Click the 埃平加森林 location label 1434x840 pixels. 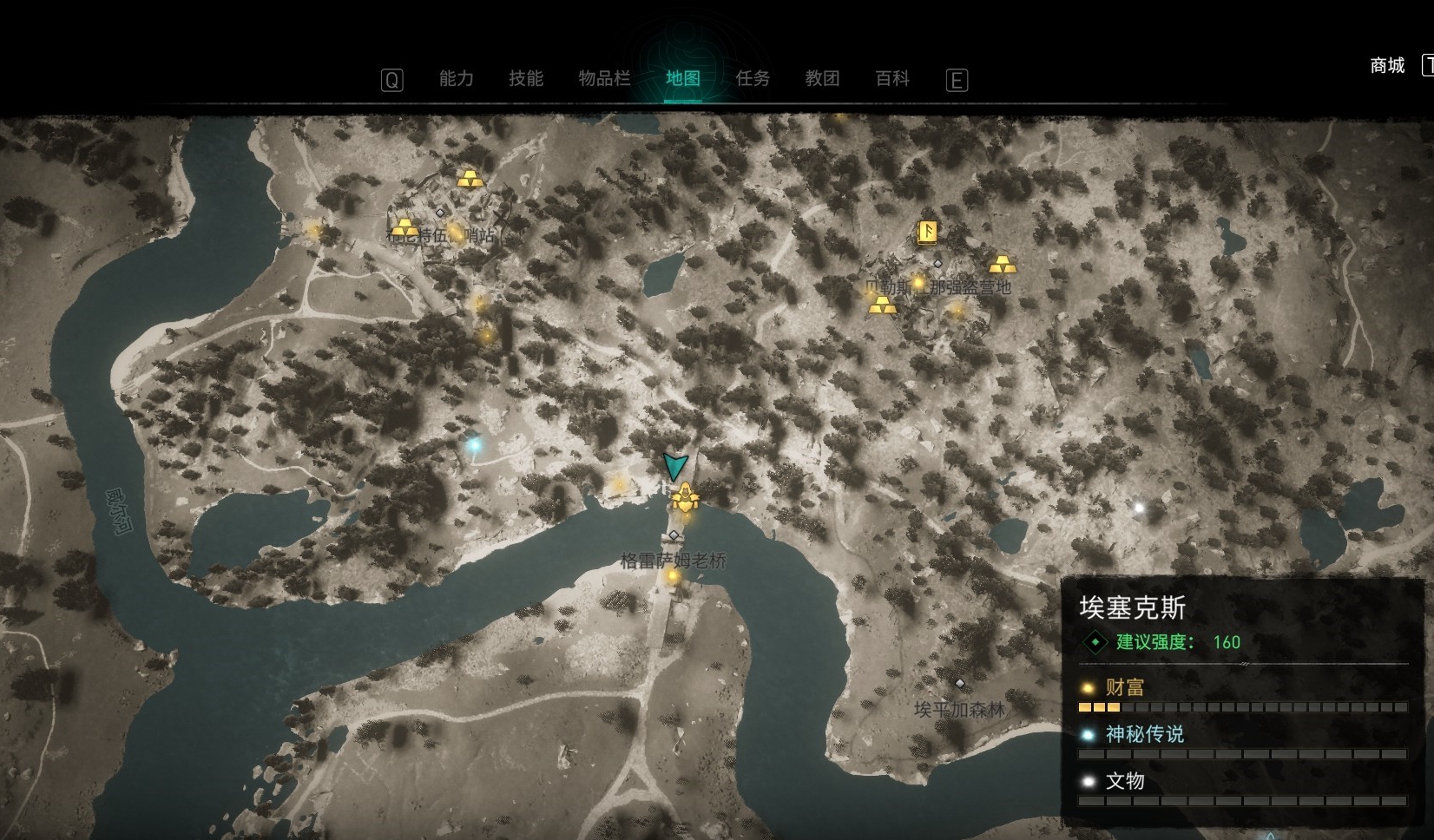(959, 710)
